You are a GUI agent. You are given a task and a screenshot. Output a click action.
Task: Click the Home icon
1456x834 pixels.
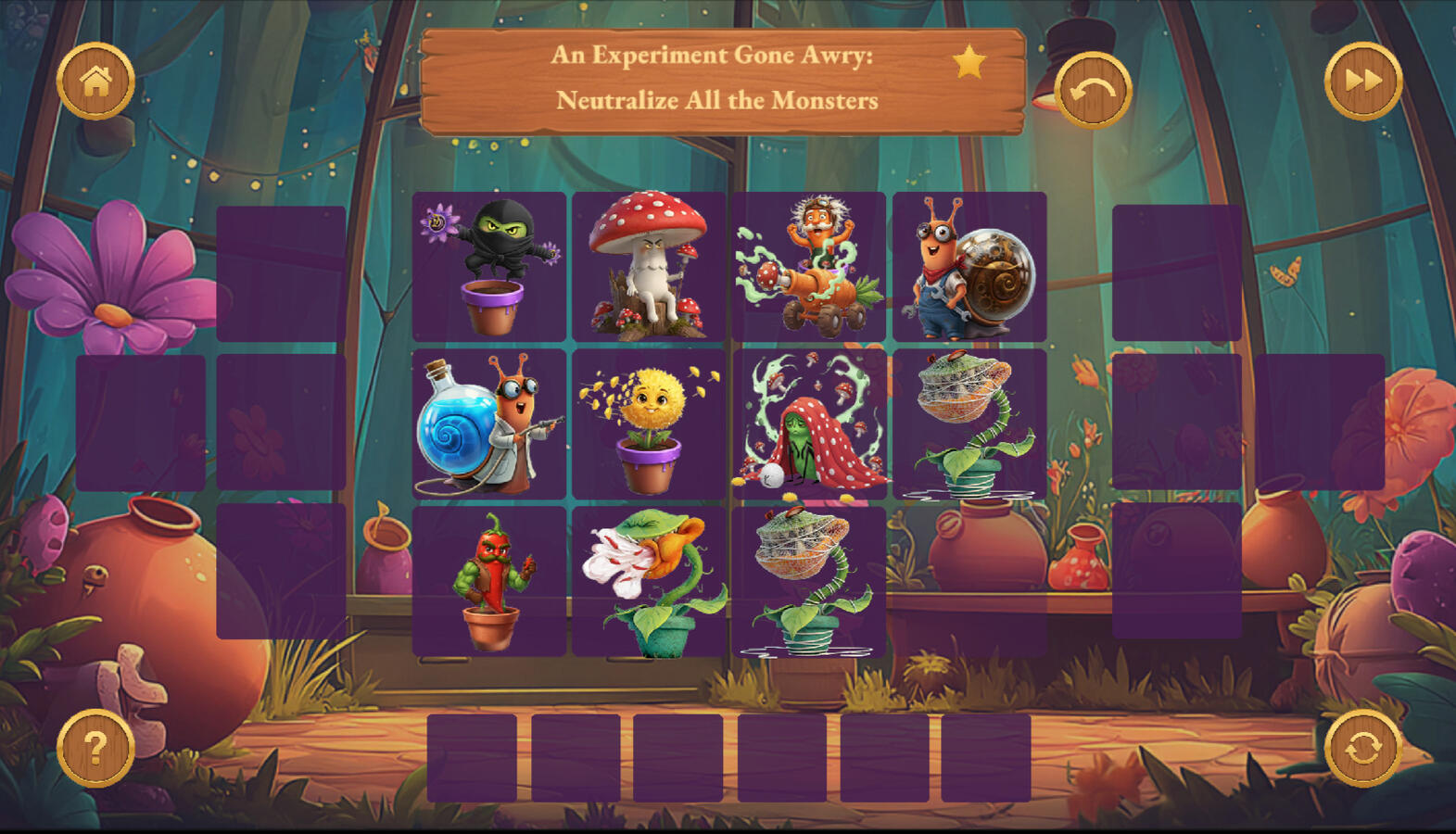(96, 82)
